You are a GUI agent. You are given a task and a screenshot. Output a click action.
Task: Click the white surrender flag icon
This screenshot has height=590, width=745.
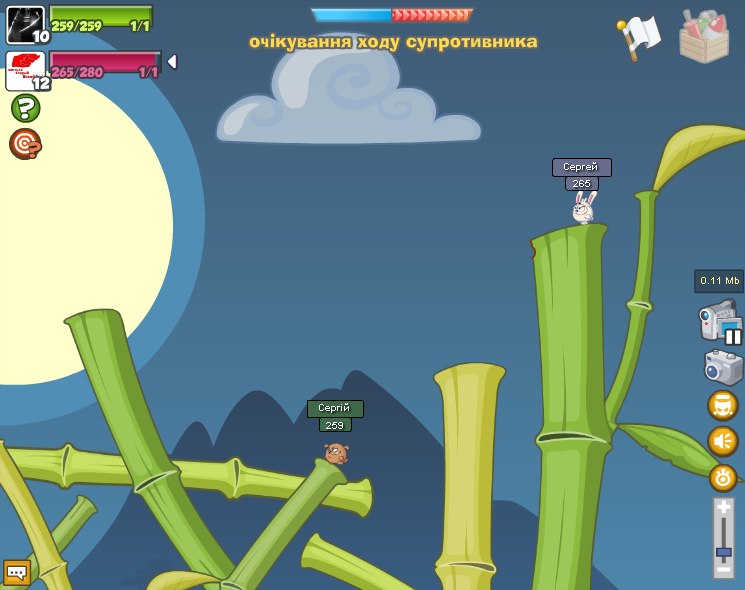click(639, 37)
